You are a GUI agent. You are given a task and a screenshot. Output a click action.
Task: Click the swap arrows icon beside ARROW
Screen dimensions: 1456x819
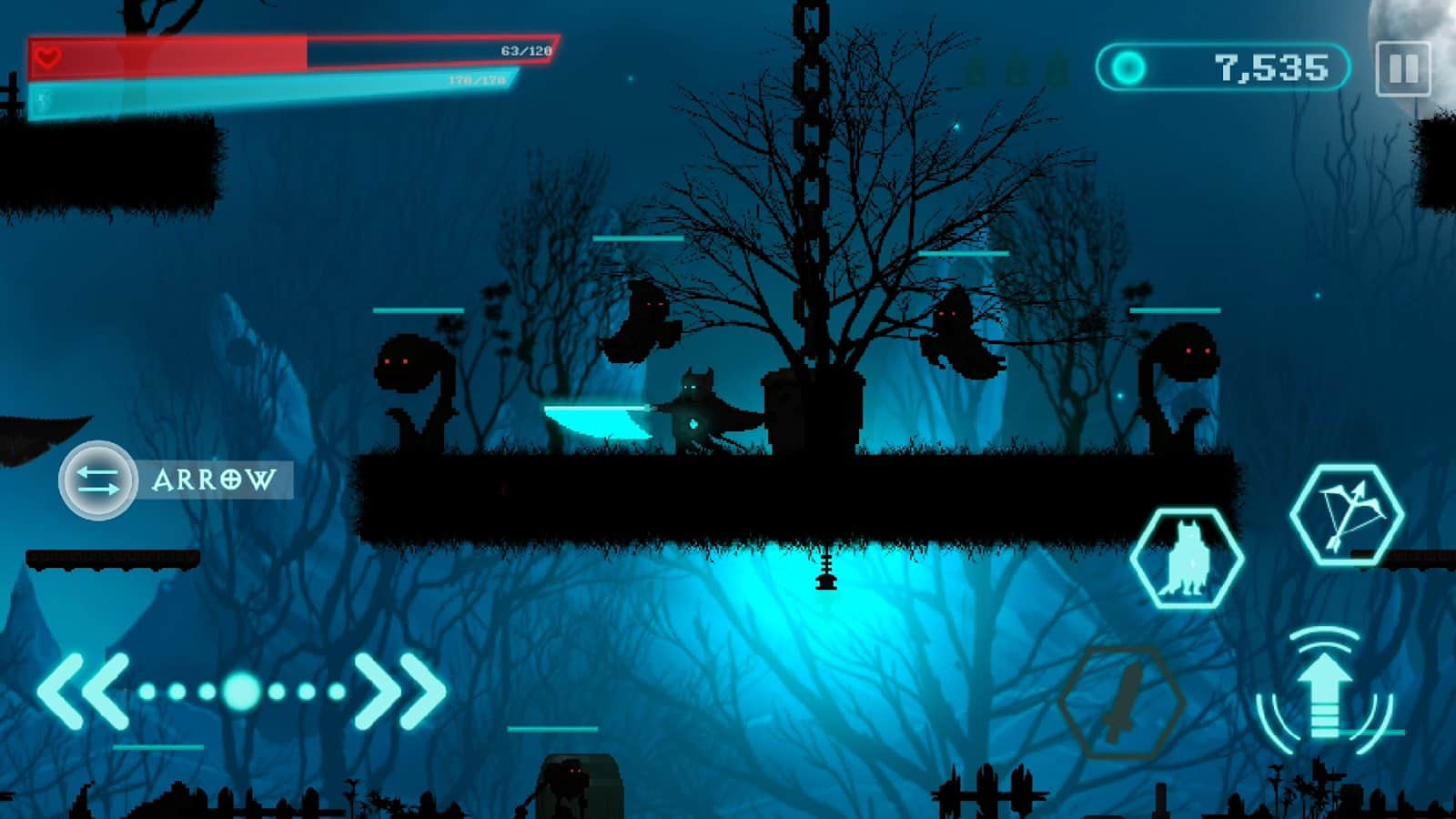pyautogui.click(x=96, y=480)
